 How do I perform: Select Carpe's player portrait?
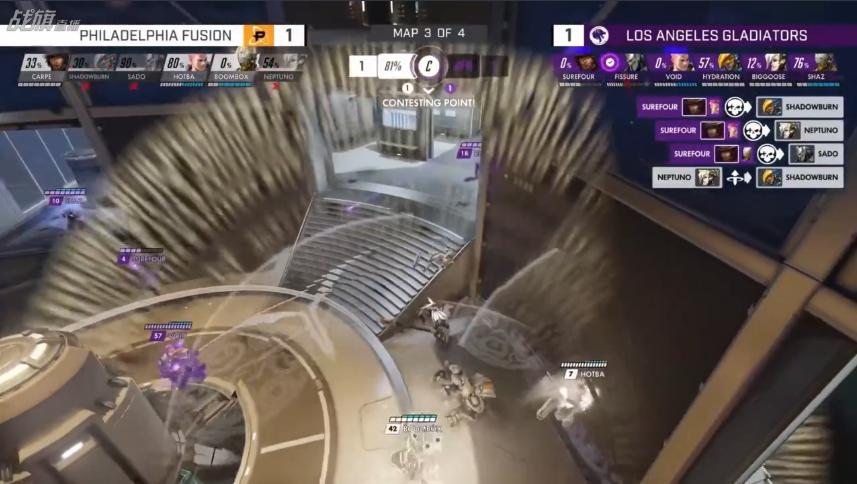[x=56, y=63]
